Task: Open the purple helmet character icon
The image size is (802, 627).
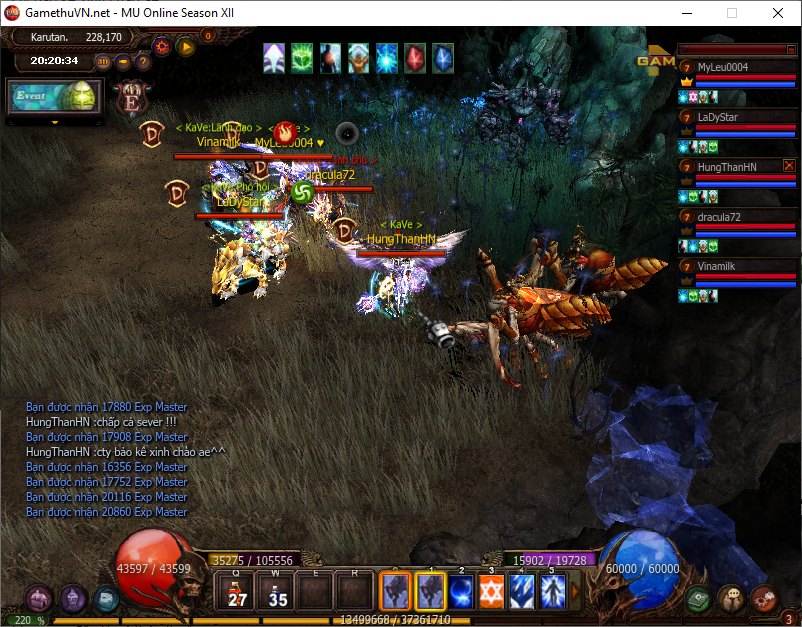Action: pyautogui.click(x=39, y=599)
